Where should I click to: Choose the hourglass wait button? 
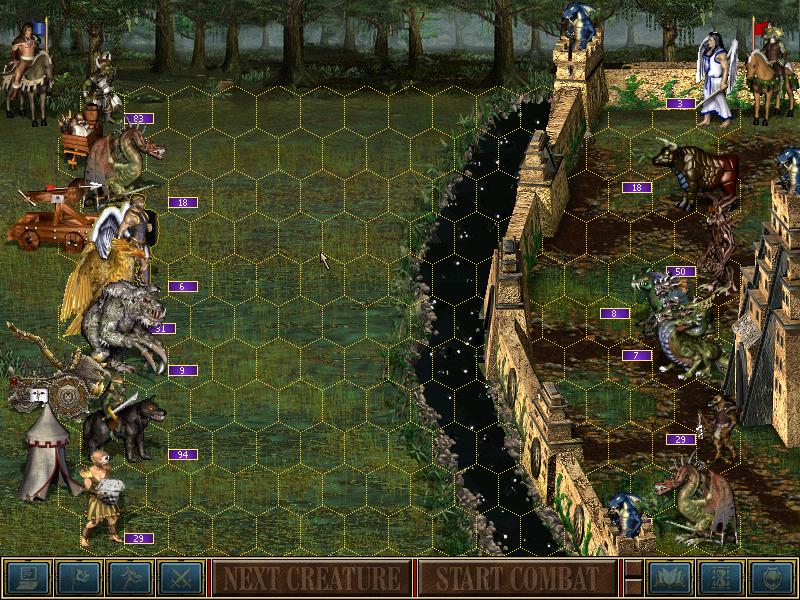(x=719, y=577)
